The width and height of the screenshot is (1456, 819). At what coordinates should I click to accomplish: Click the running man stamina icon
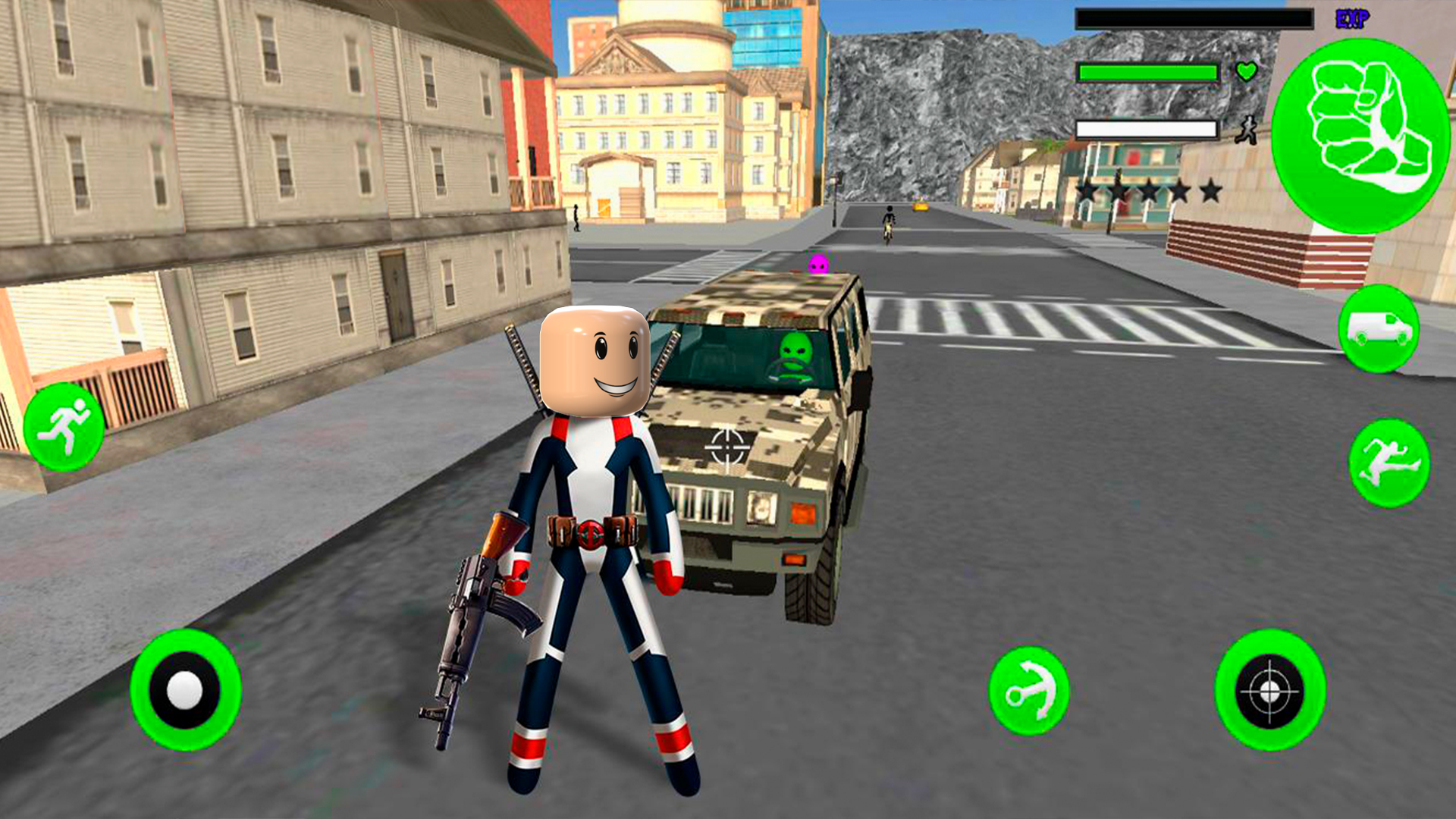coord(1247,130)
